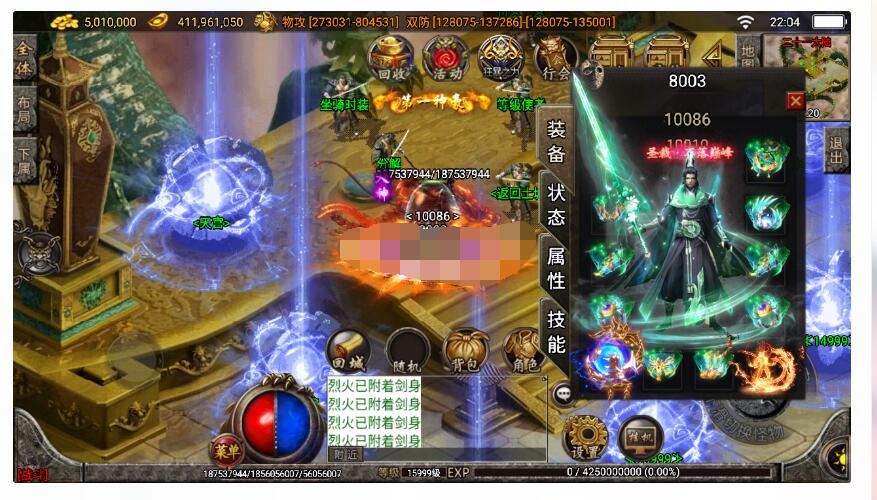Open the 属性 attributes tab
877x500 pixels.
(556, 268)
